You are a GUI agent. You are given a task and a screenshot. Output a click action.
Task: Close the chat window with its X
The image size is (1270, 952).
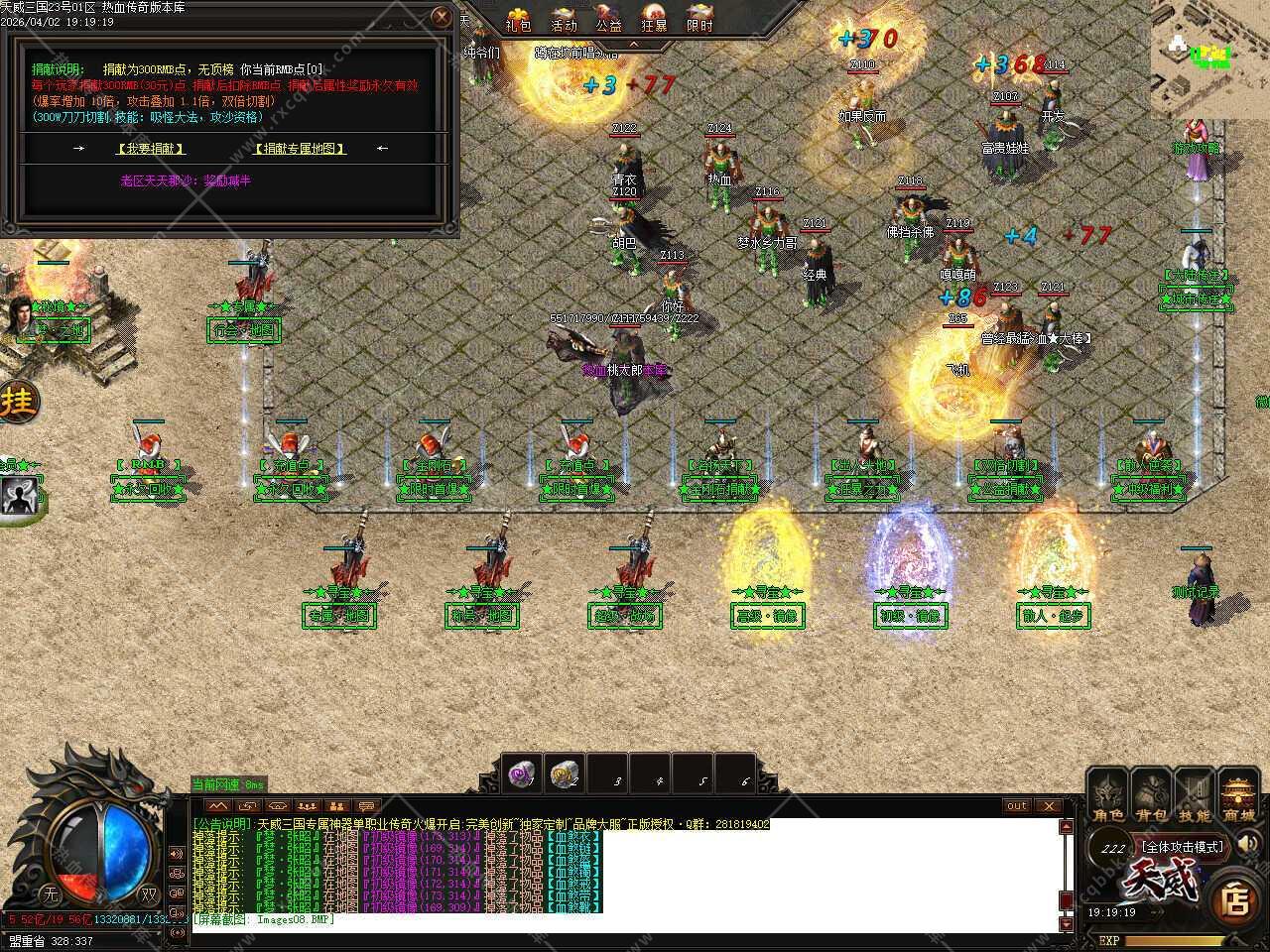point(1049,805)
